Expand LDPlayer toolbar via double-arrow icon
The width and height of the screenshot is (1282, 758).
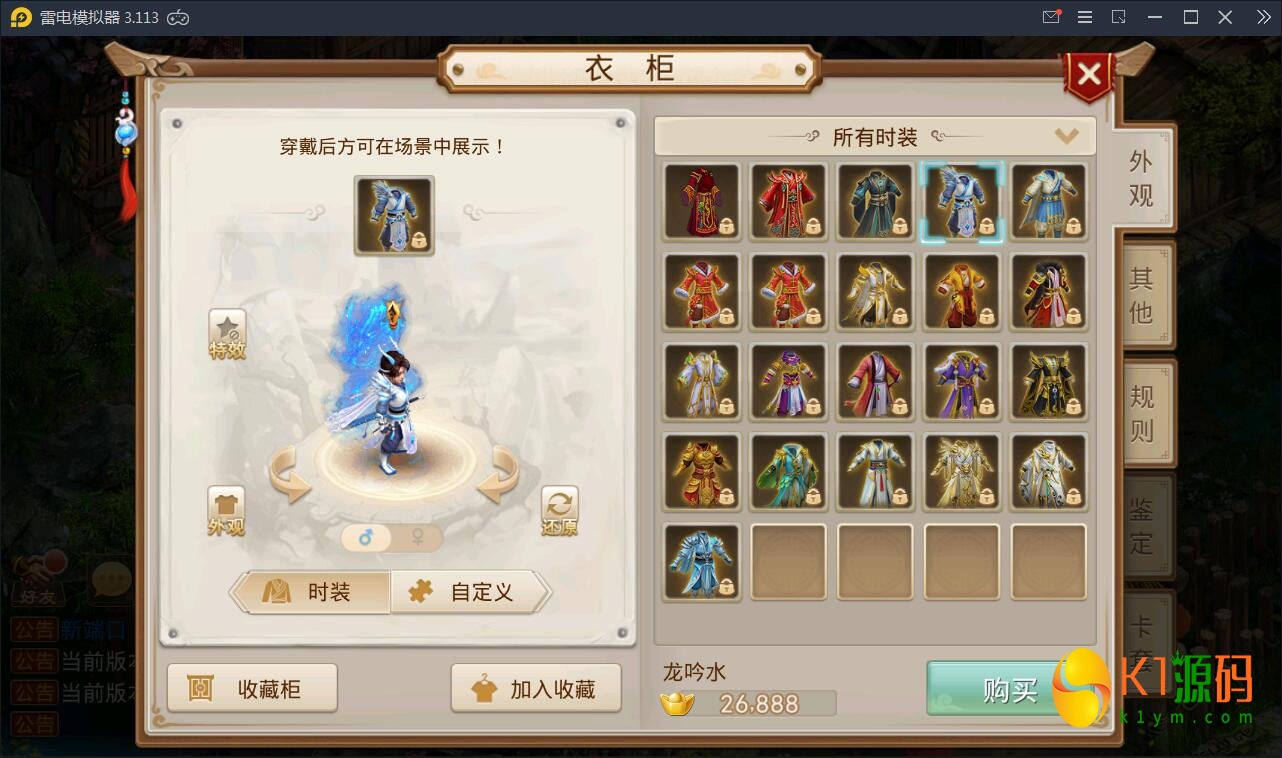click(x=1262, y=17)
